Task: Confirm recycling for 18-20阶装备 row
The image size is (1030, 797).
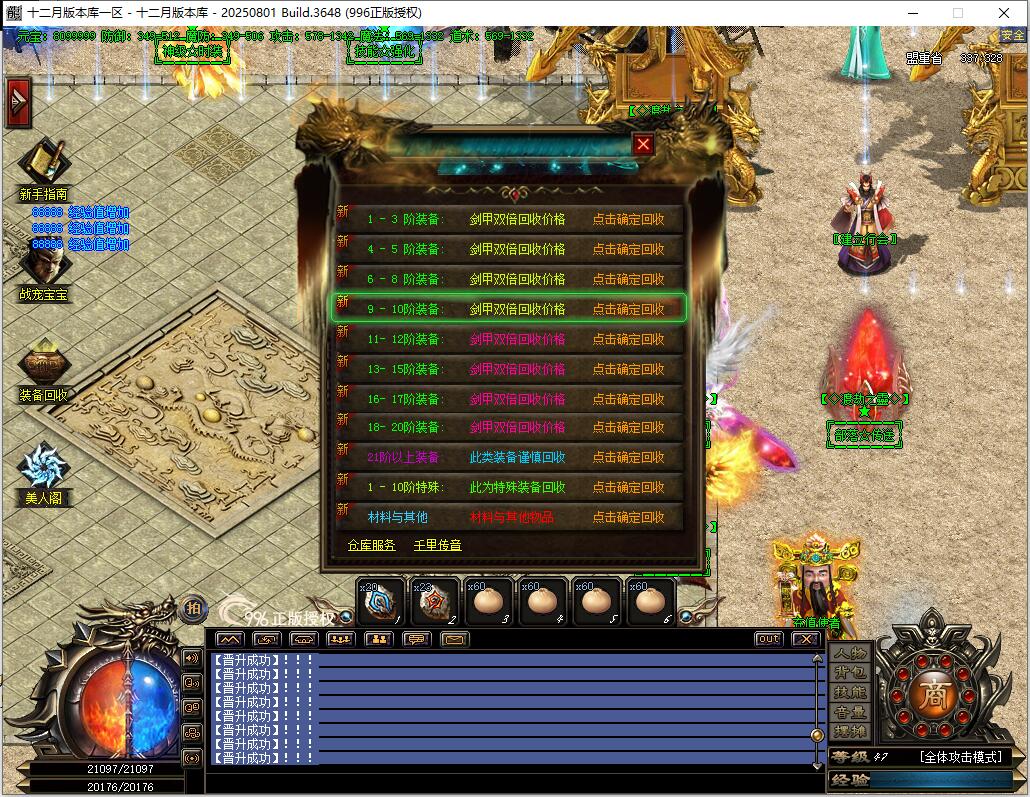Action: (x=628, y=427)
